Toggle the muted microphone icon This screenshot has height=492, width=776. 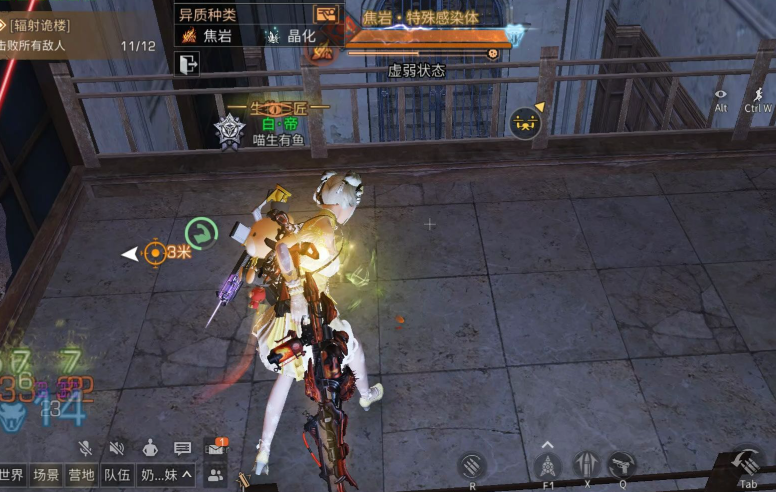coord(86,449)
